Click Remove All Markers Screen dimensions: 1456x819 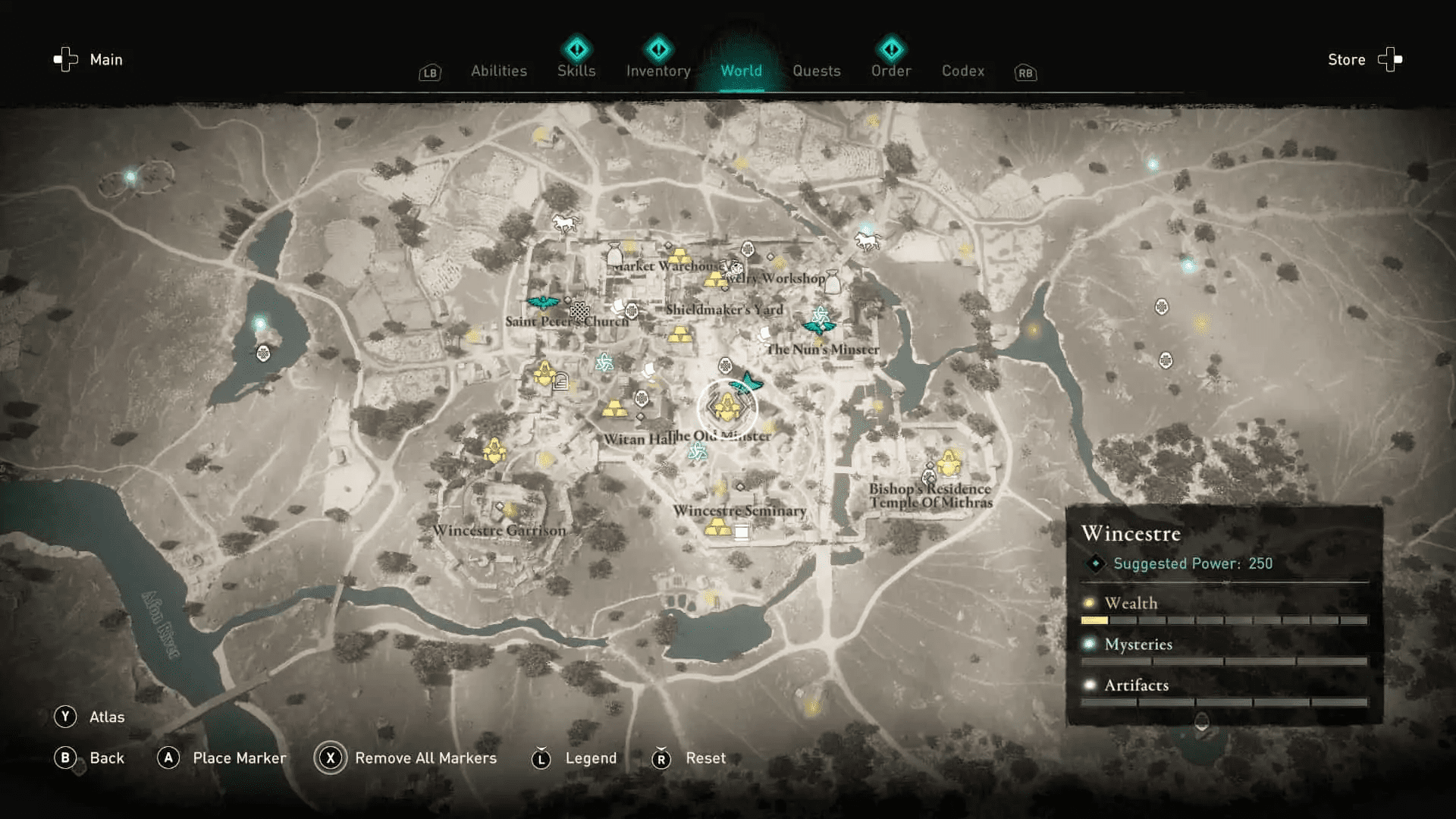(425, 758)
